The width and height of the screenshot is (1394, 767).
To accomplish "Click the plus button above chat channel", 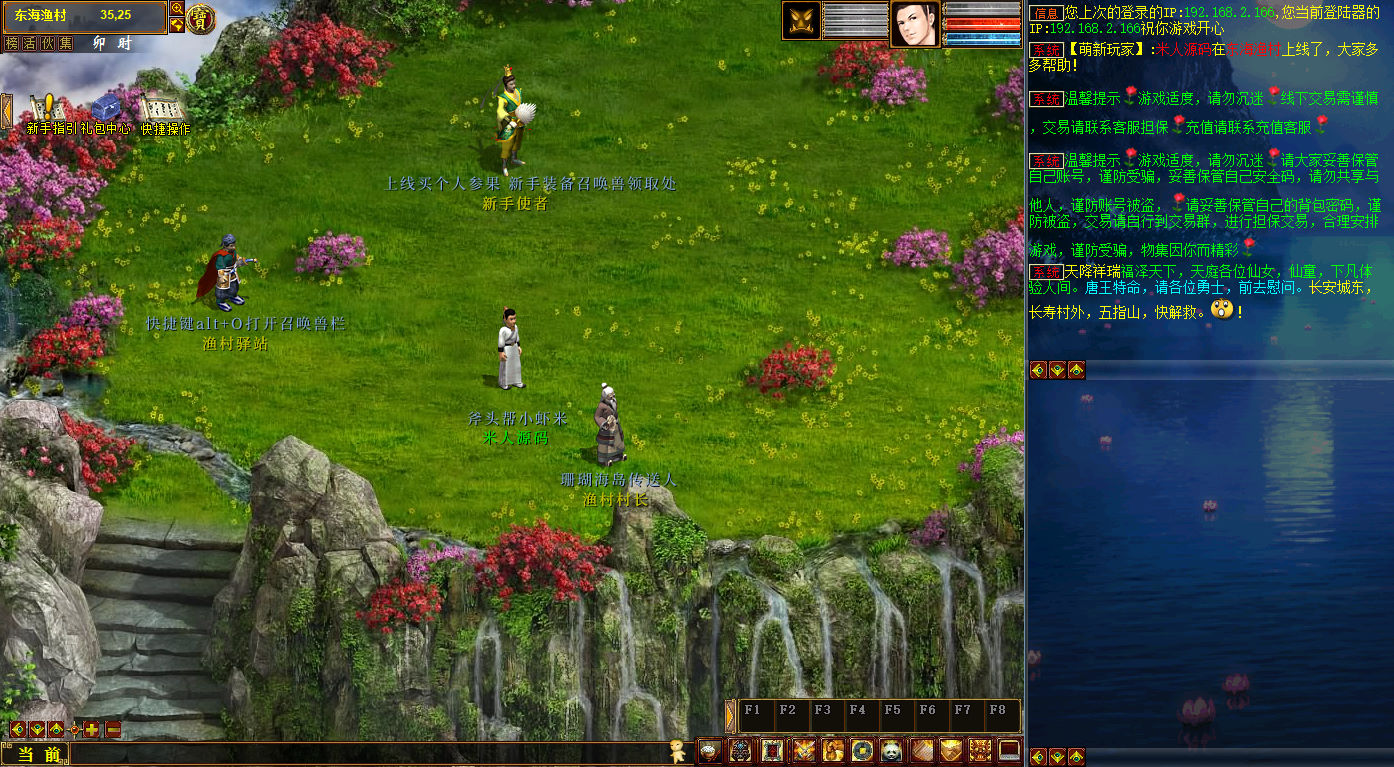I will click(x=92, y=729).
